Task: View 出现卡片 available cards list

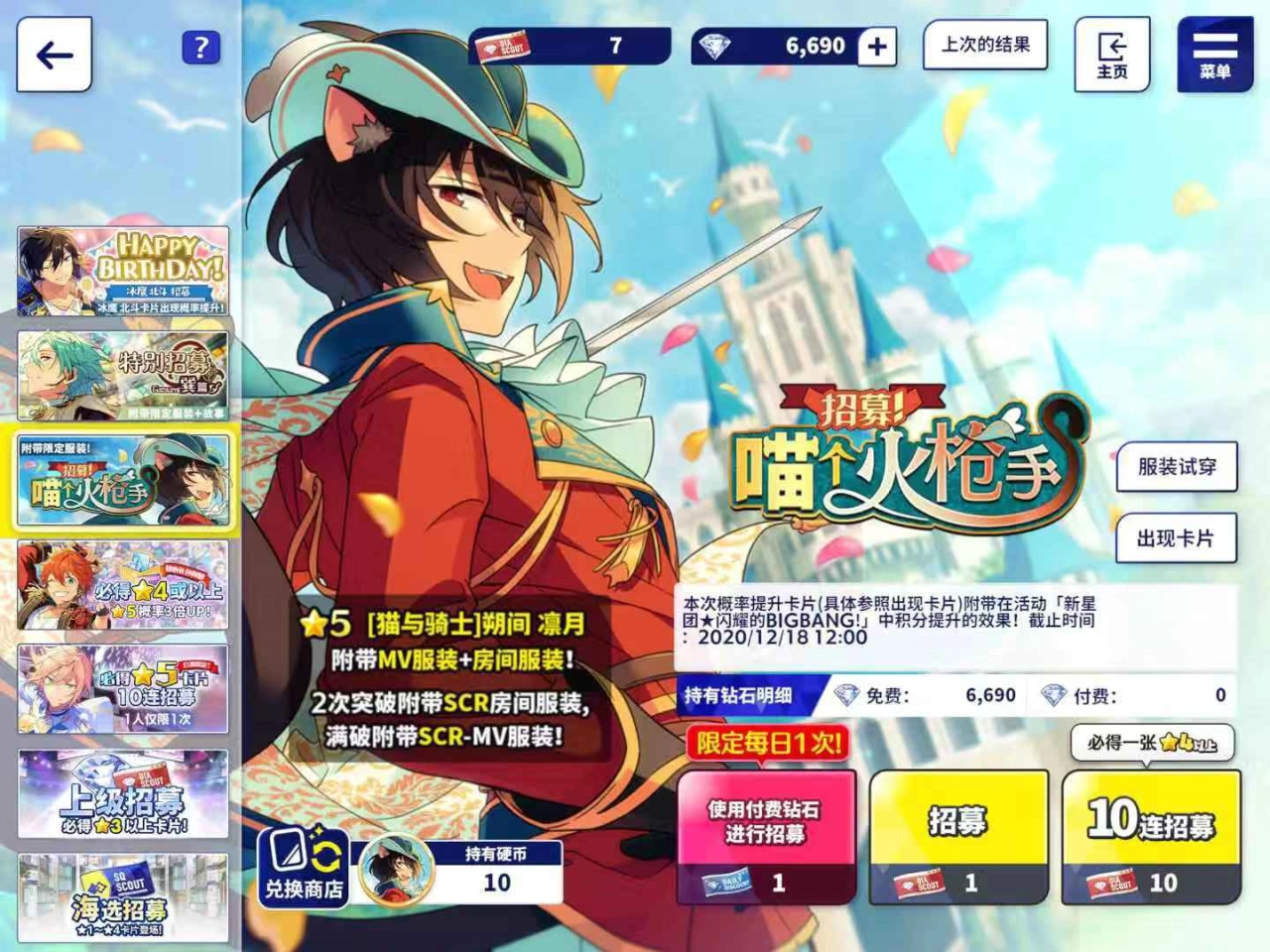Action: (x=1178, y=536)
